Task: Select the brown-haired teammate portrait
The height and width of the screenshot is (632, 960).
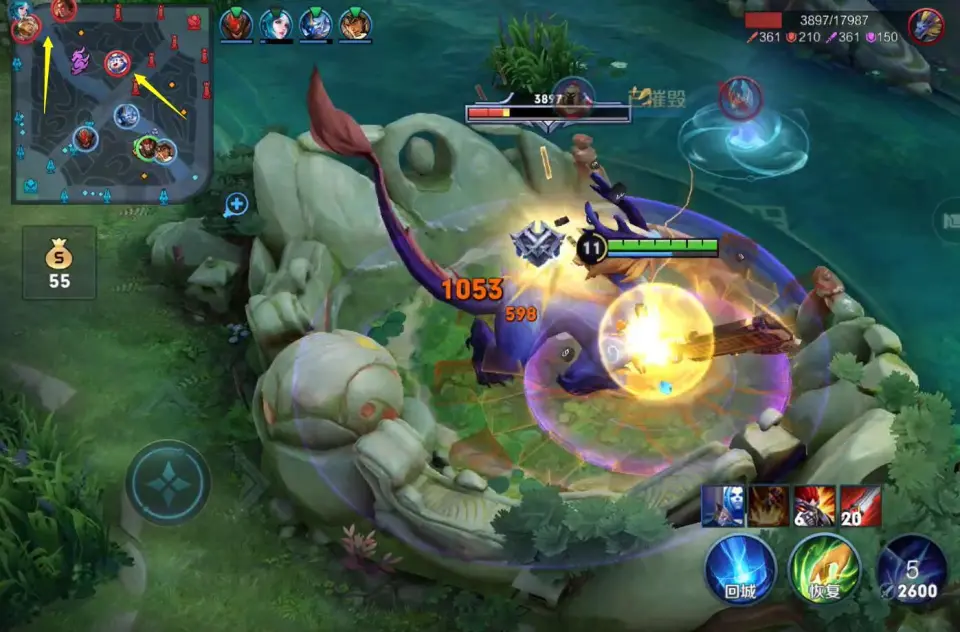Action: coord(354,24)
